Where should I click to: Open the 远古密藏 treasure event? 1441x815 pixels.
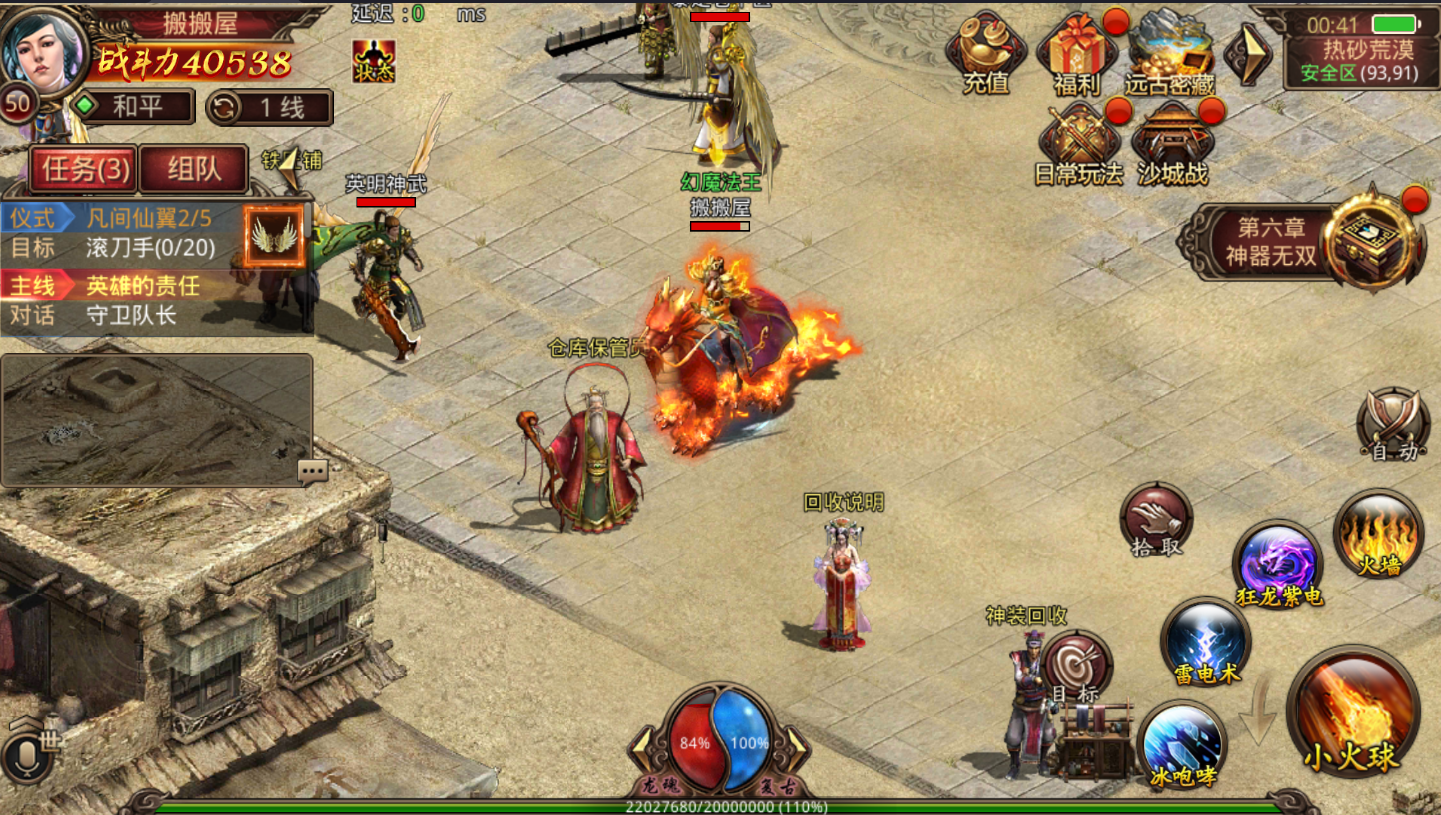[1168, 54]
